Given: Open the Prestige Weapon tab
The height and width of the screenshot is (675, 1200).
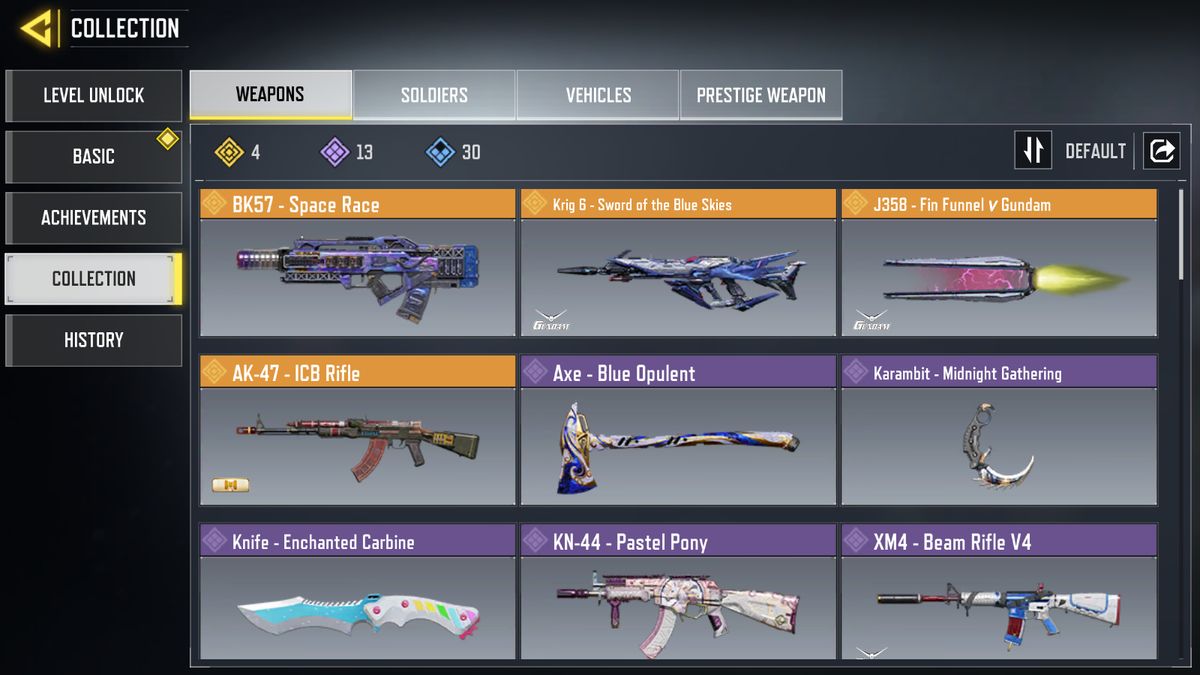Looking at the screenshot, I should (x=761, y=95).
